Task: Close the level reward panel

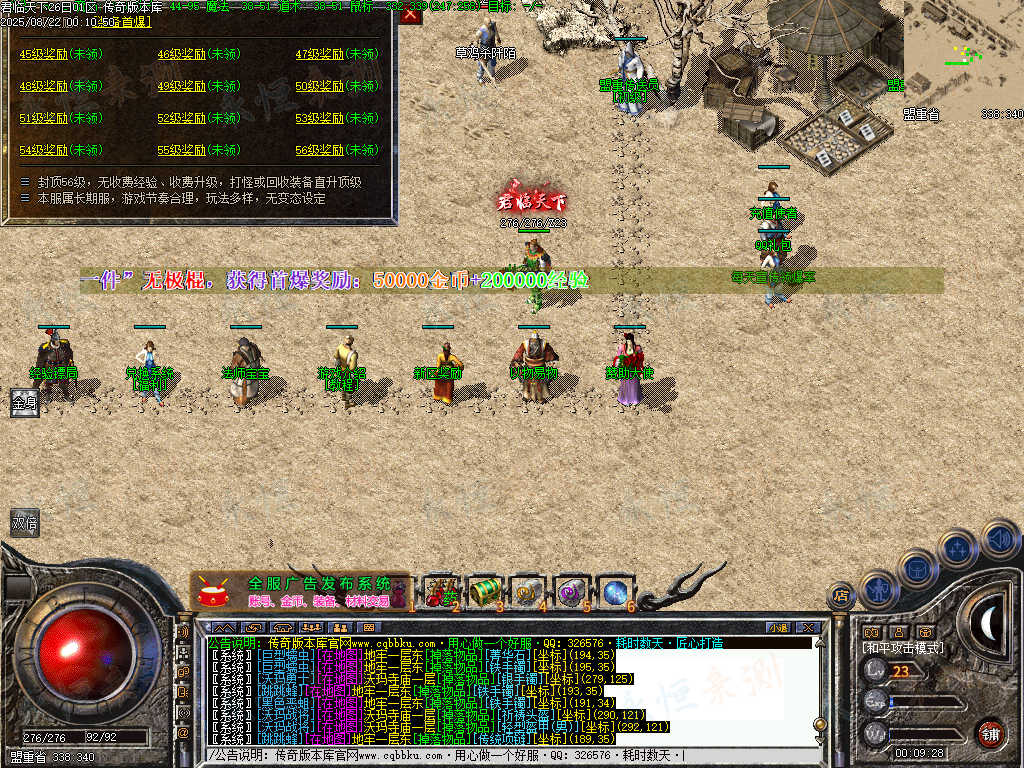Action: tap(409, 15)
